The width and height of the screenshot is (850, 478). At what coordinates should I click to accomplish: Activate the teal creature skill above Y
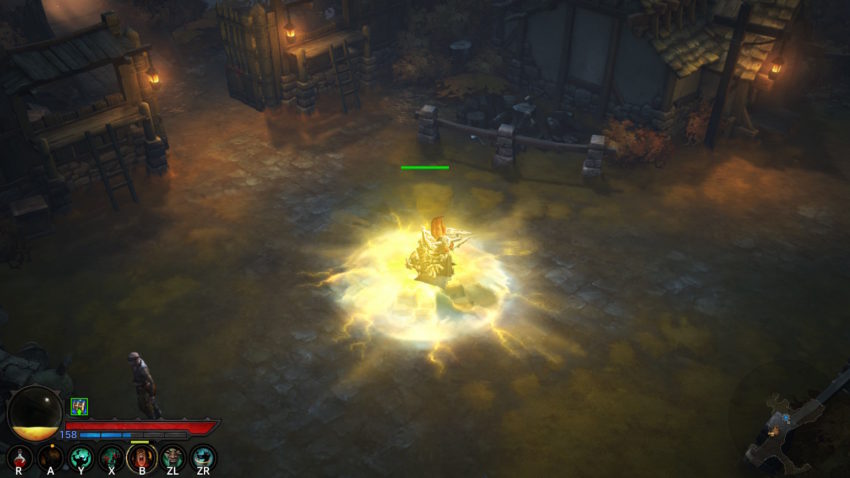pyautogui.click(x=81, y=457)
